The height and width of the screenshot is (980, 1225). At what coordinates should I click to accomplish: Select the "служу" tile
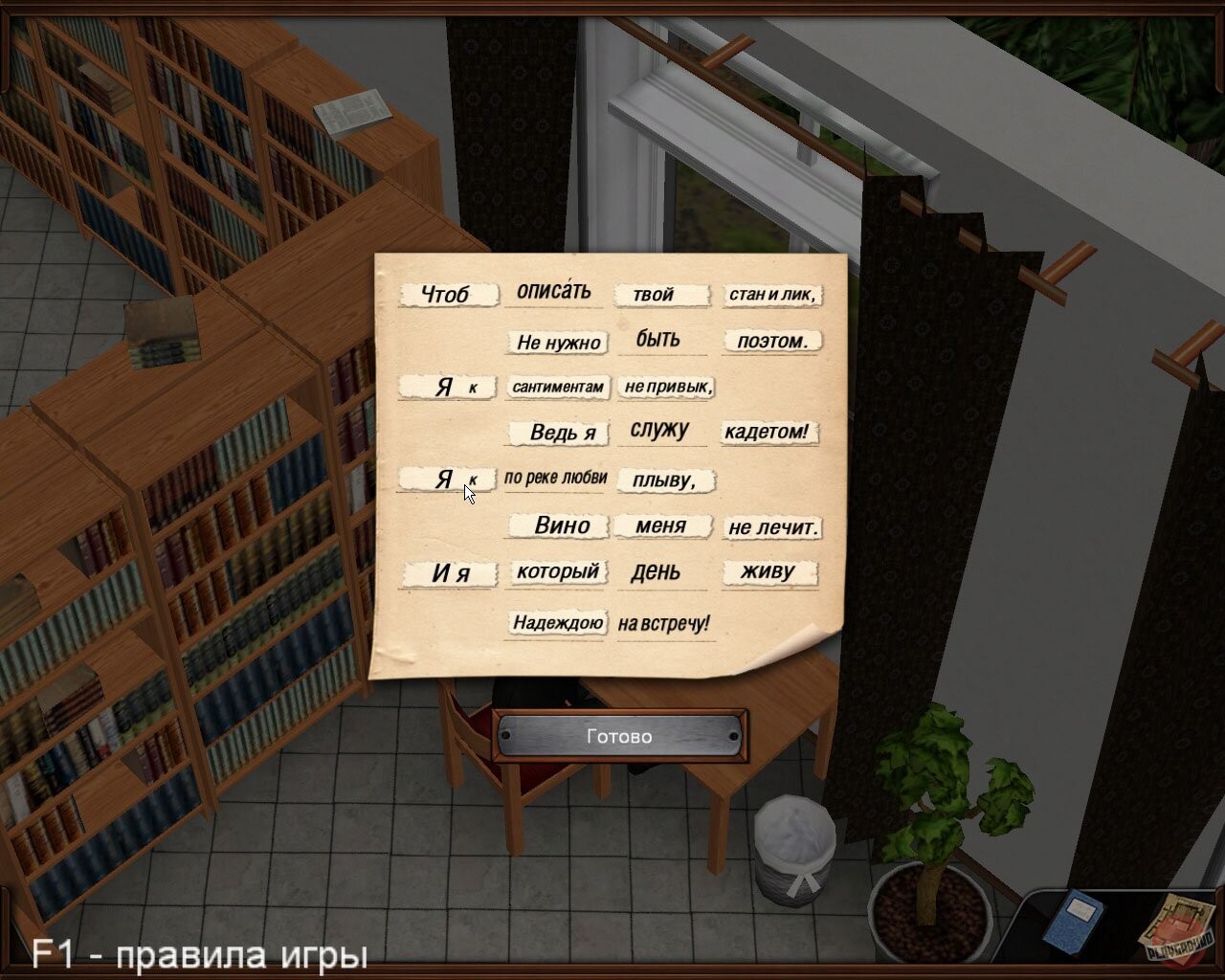click(660, 432)
